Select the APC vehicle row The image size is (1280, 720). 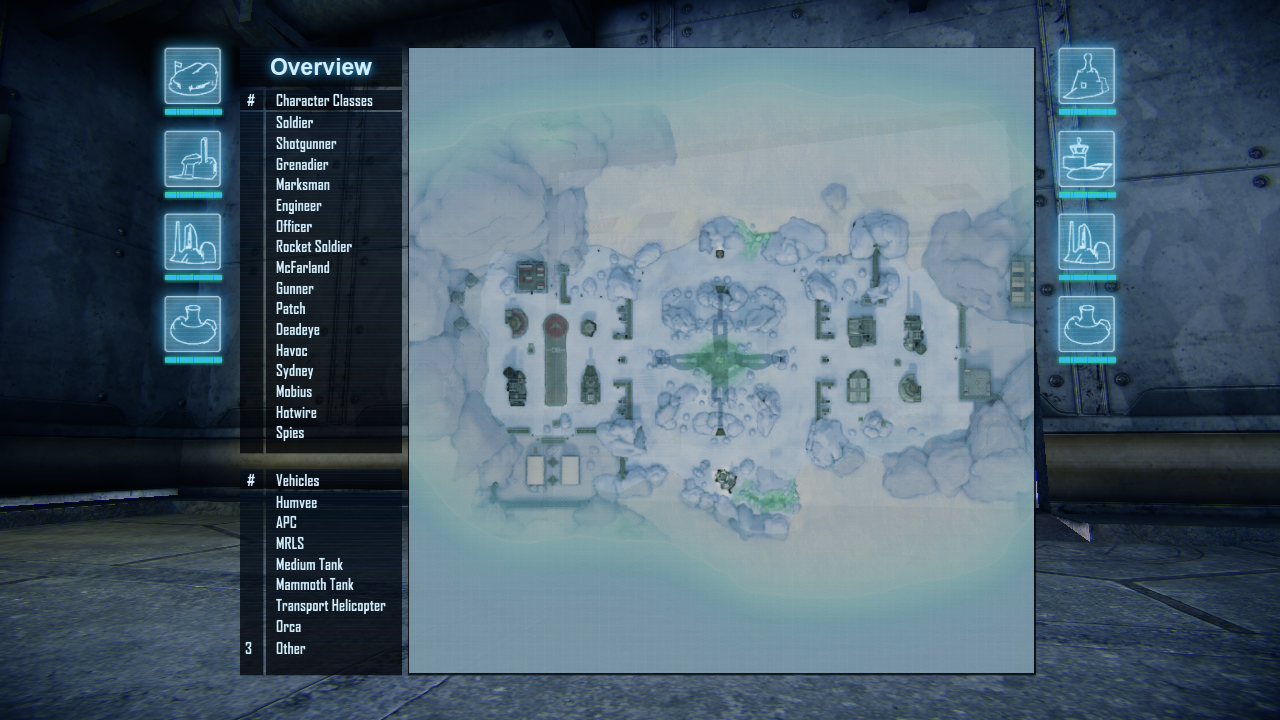point(287,523)
